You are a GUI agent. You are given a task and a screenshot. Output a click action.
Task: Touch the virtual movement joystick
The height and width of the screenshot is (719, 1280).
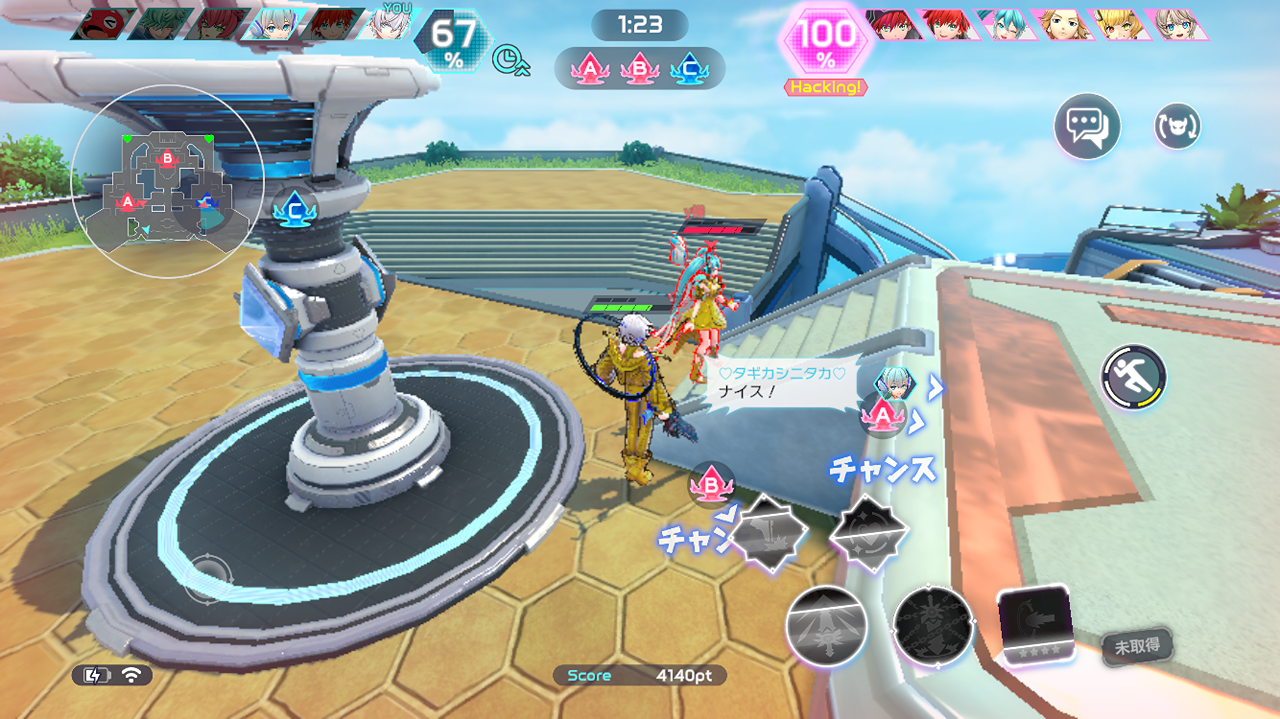click(x=209, y=577)
